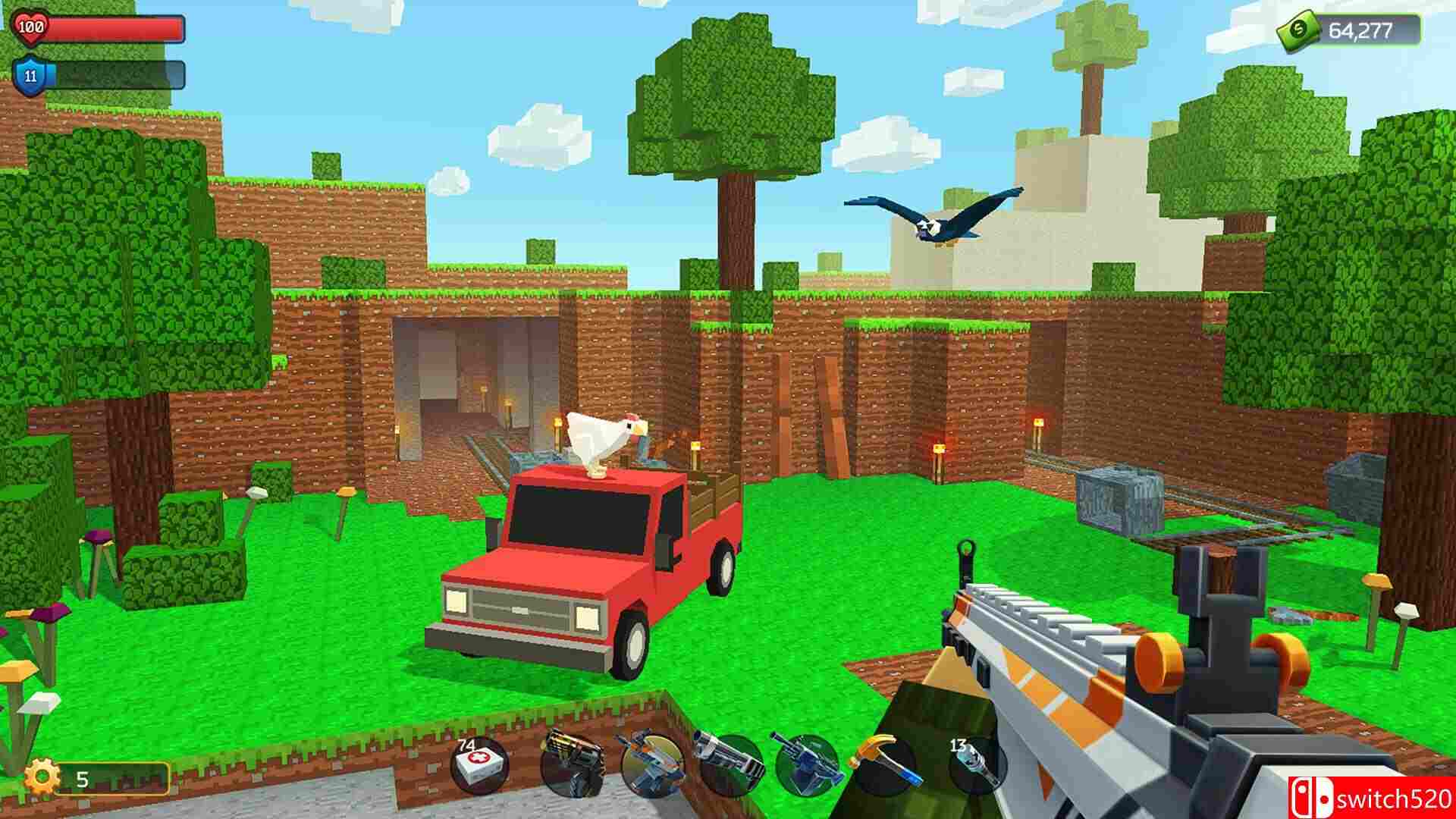1456x819 pixels.
Task: Click the resource counter showing 5
Action: click(x=82, y=777)
